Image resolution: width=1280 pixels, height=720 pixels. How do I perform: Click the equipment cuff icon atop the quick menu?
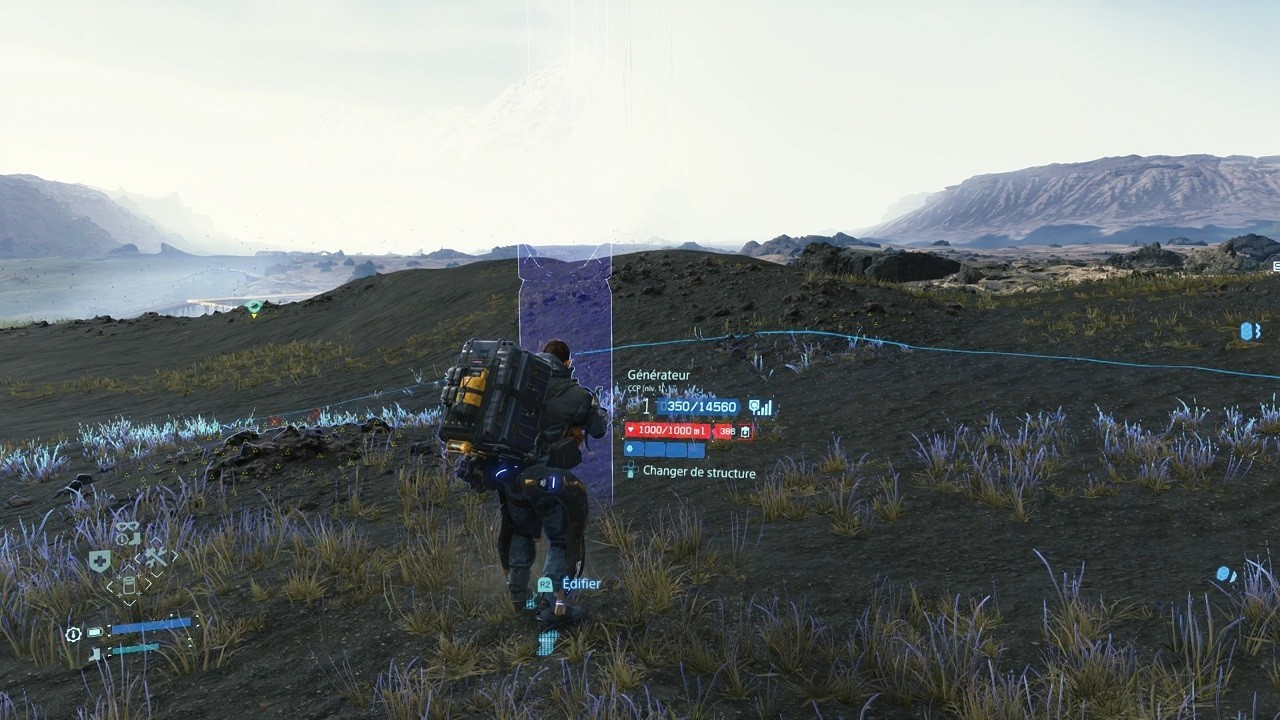click(127, 533)
